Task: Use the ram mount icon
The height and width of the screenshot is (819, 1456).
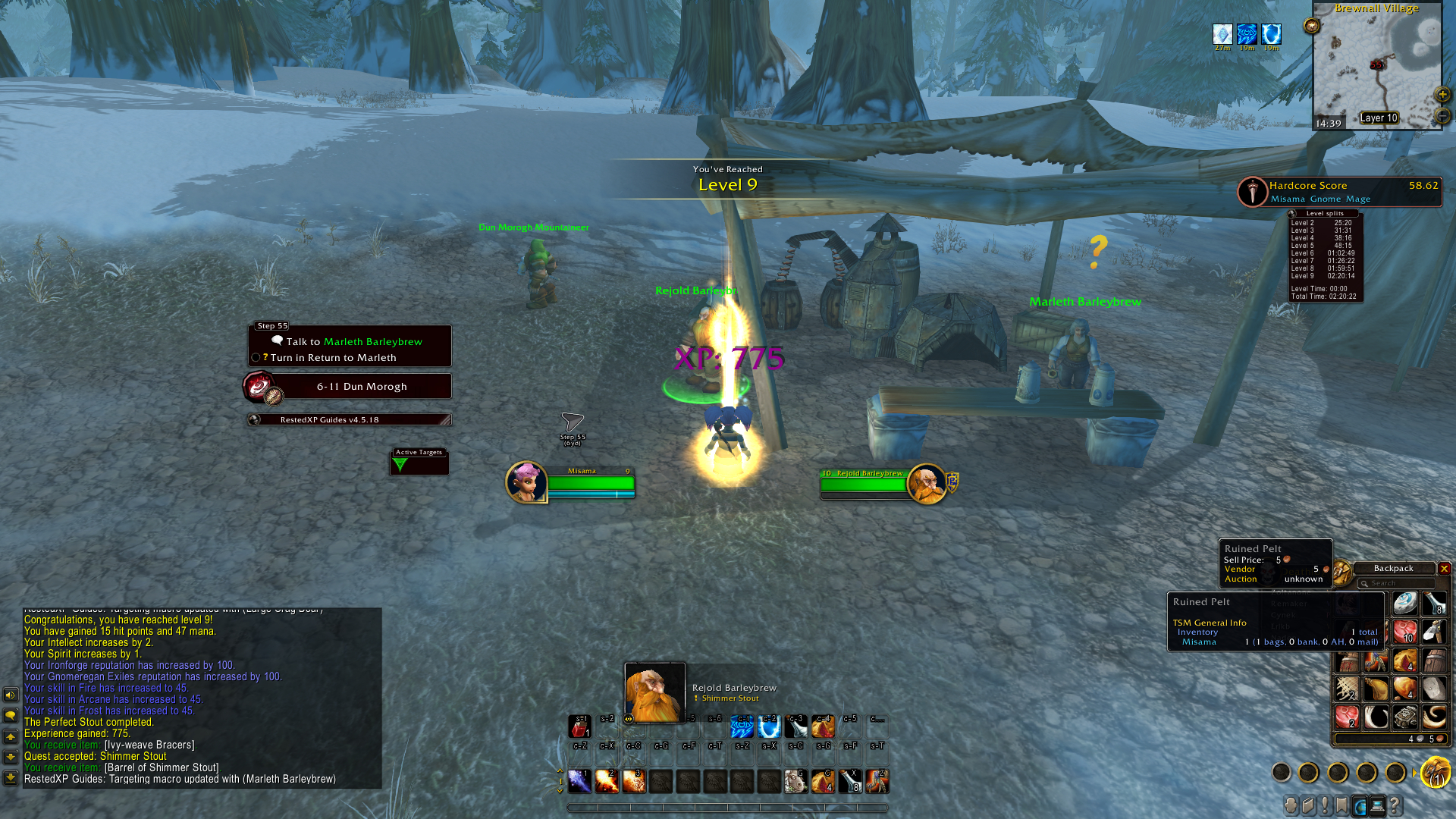Action: point(795,781)
